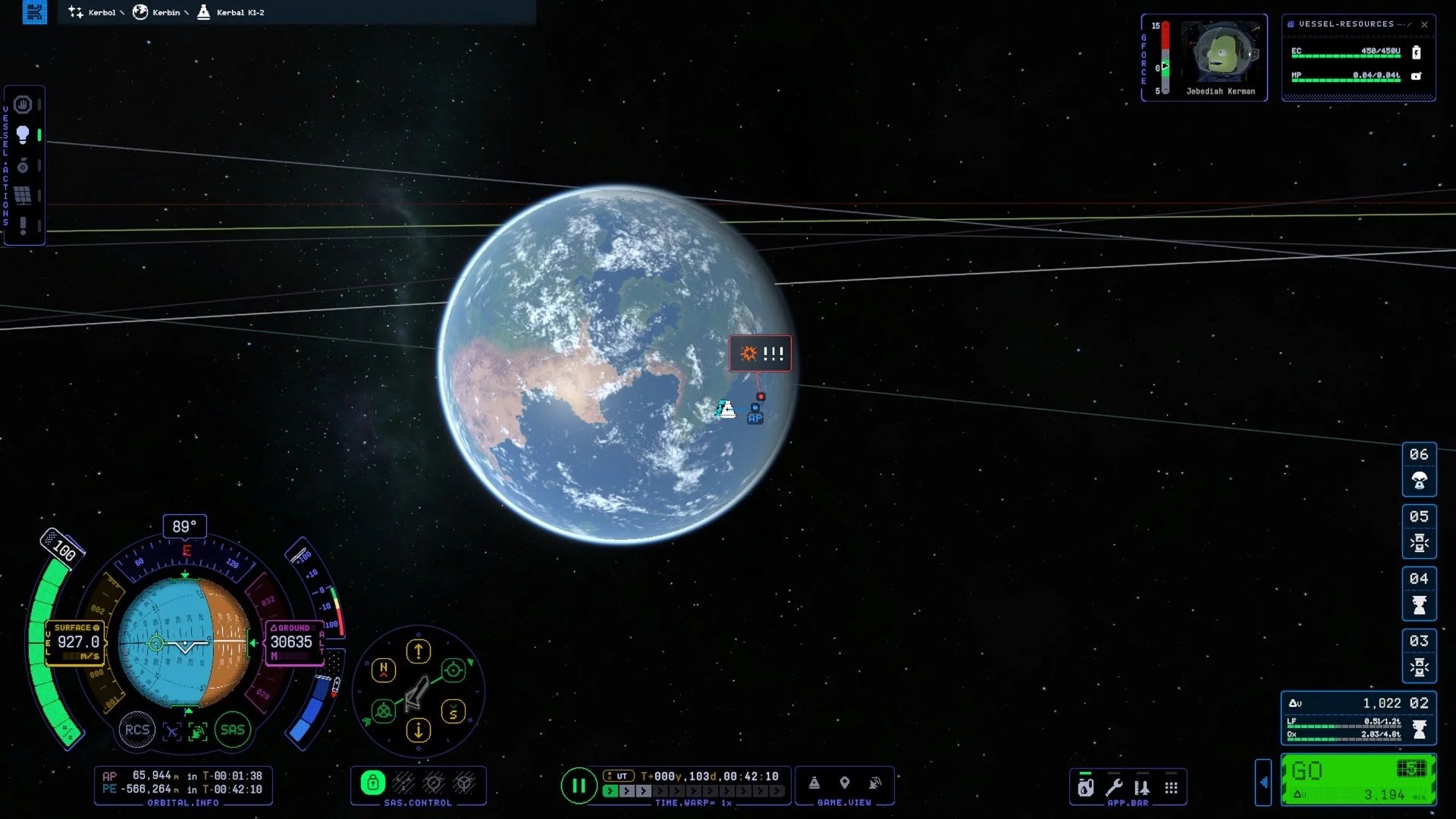Open the trip planner rocket icon in App Bar

pos(1142,786)
